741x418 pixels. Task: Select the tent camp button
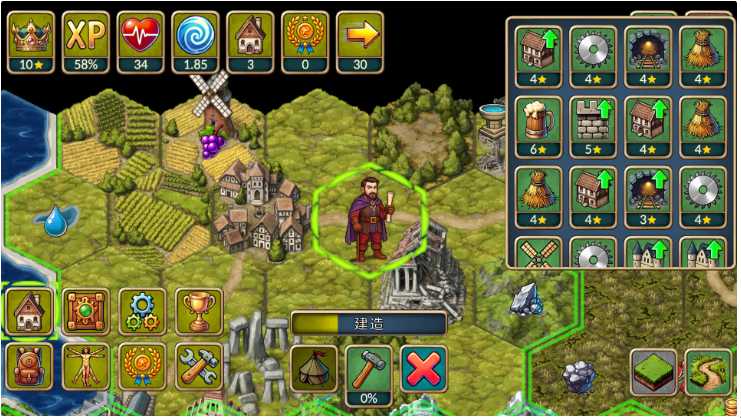pos(314,368)
